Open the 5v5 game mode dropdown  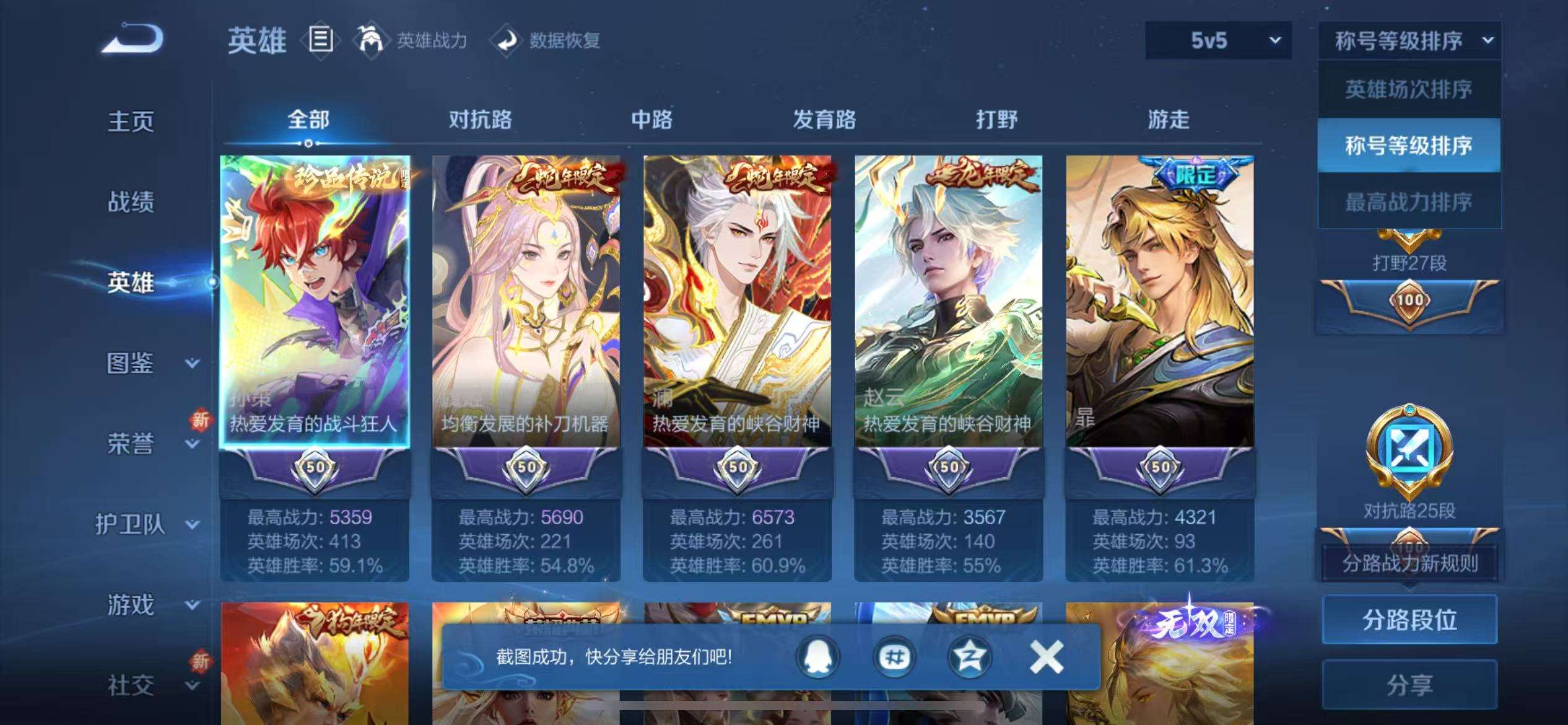(x=1216, y=42)
